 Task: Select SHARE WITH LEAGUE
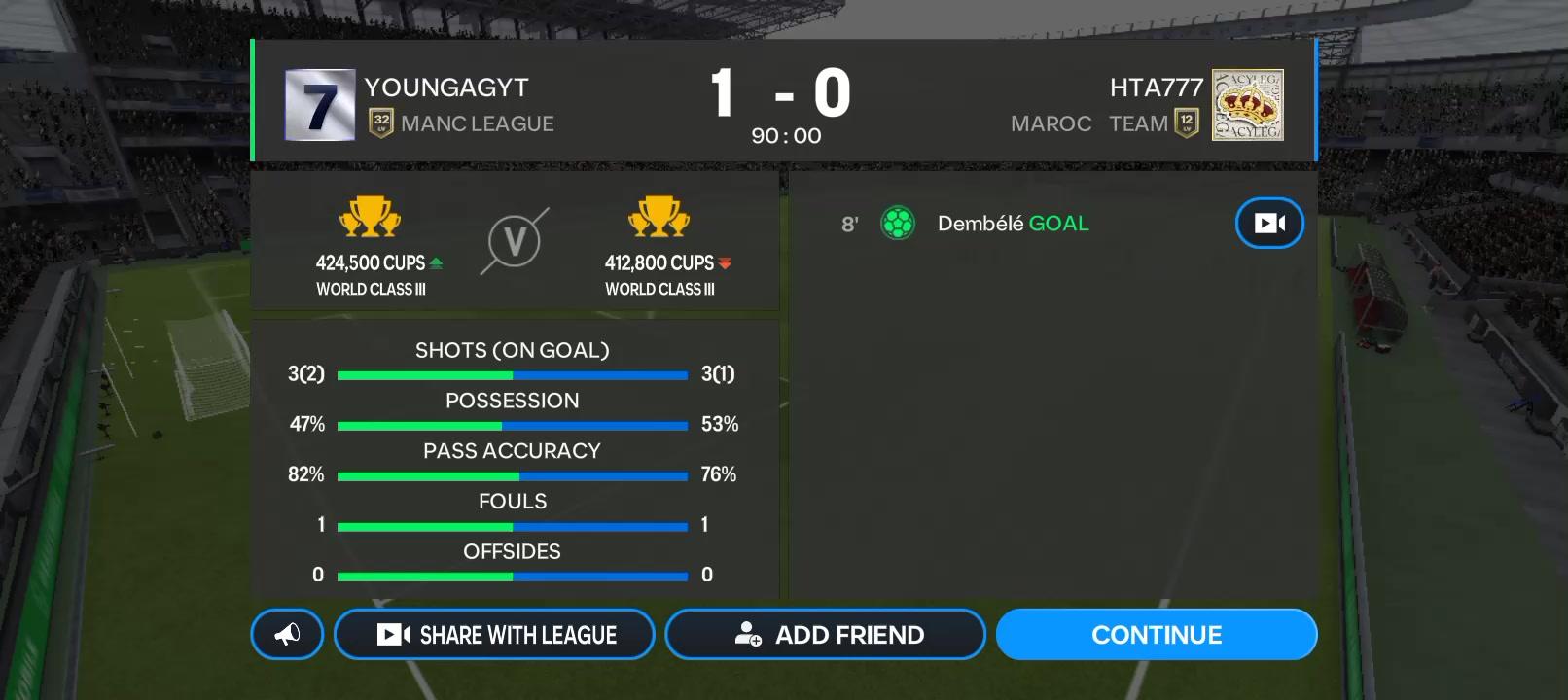tap(494, 634)
